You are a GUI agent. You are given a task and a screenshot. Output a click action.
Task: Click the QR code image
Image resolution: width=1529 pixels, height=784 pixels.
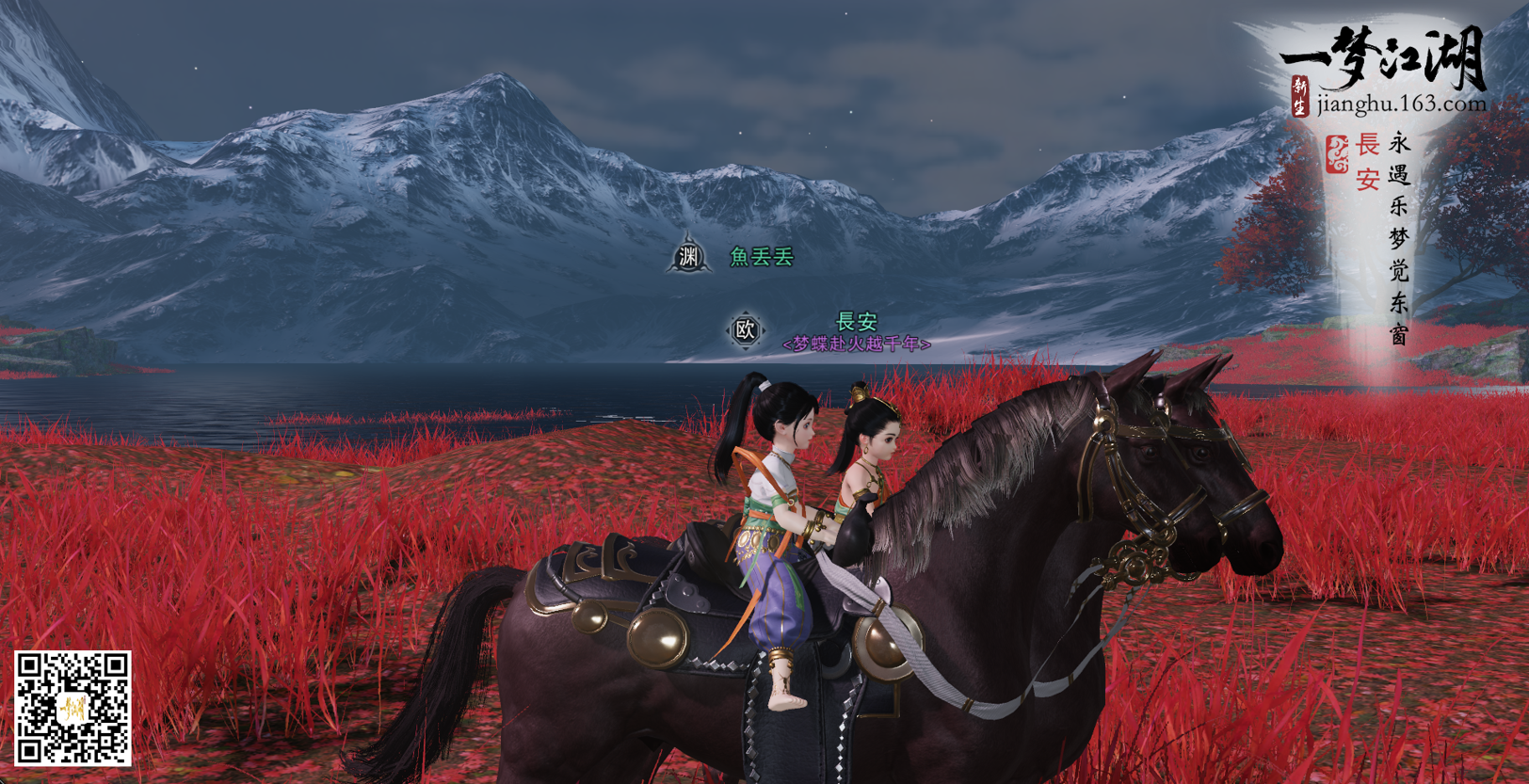coord(72,707)
